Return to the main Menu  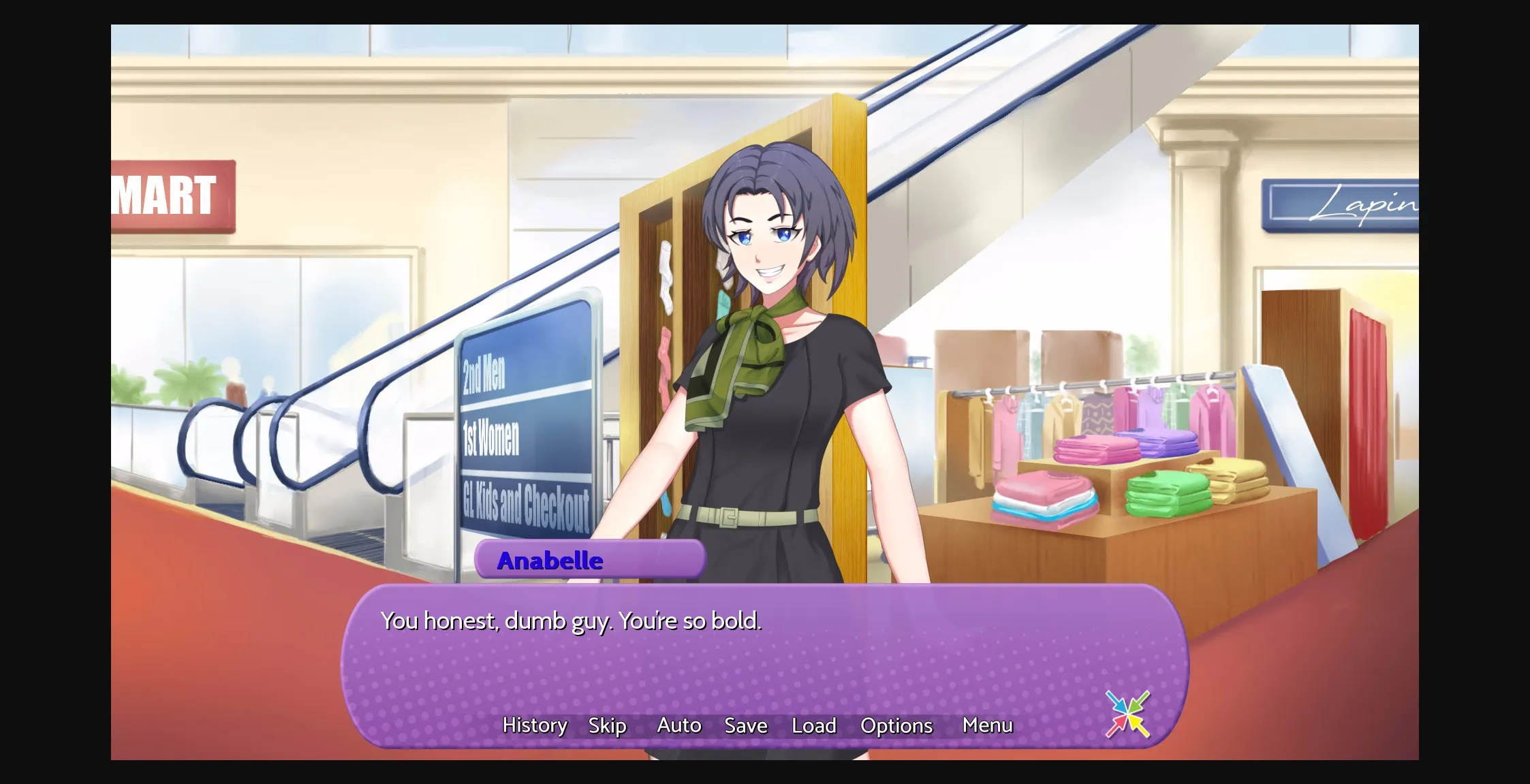(x=987, y=725)
